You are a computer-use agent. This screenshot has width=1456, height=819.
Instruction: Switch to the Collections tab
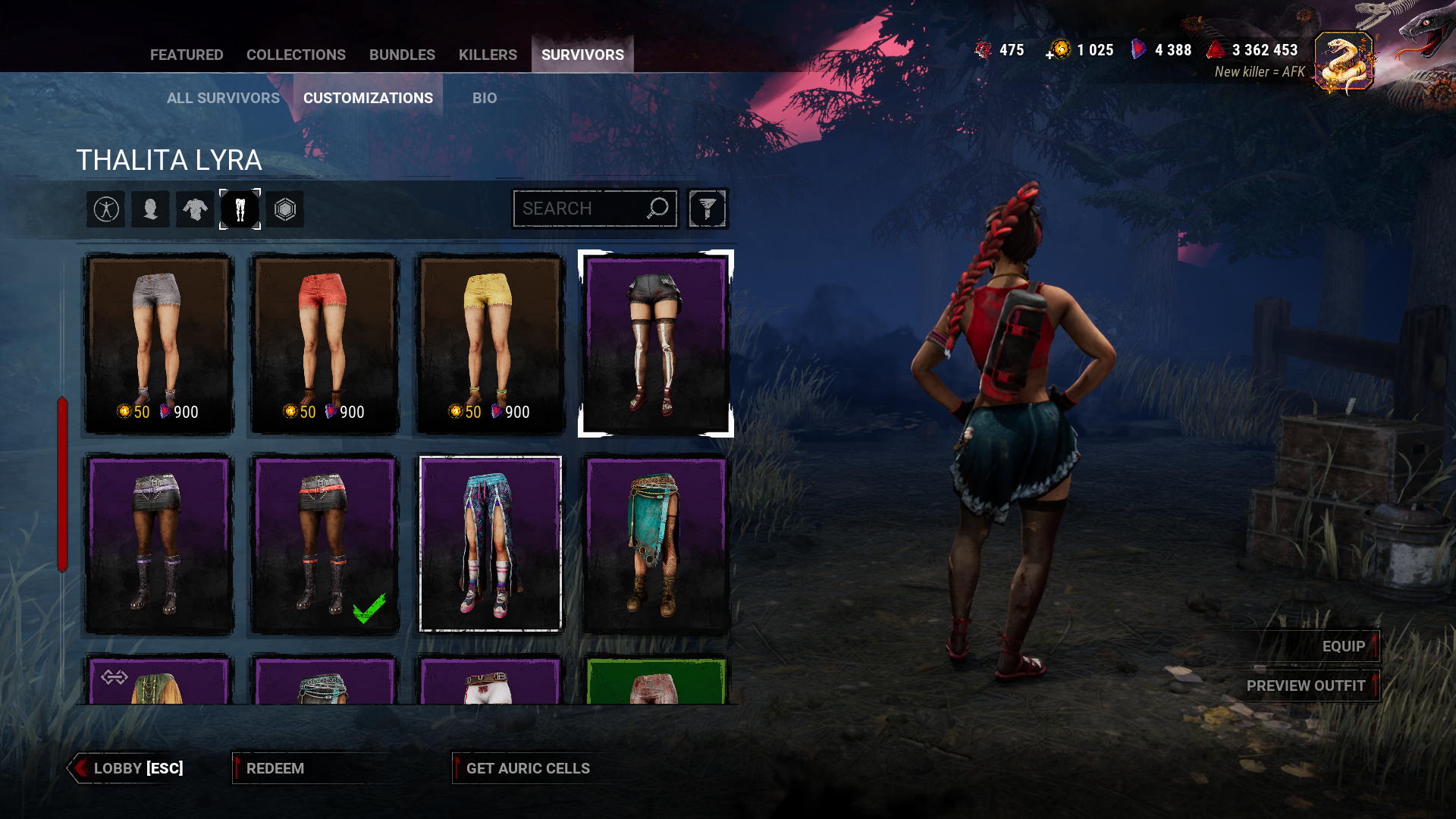pos(296,55)
